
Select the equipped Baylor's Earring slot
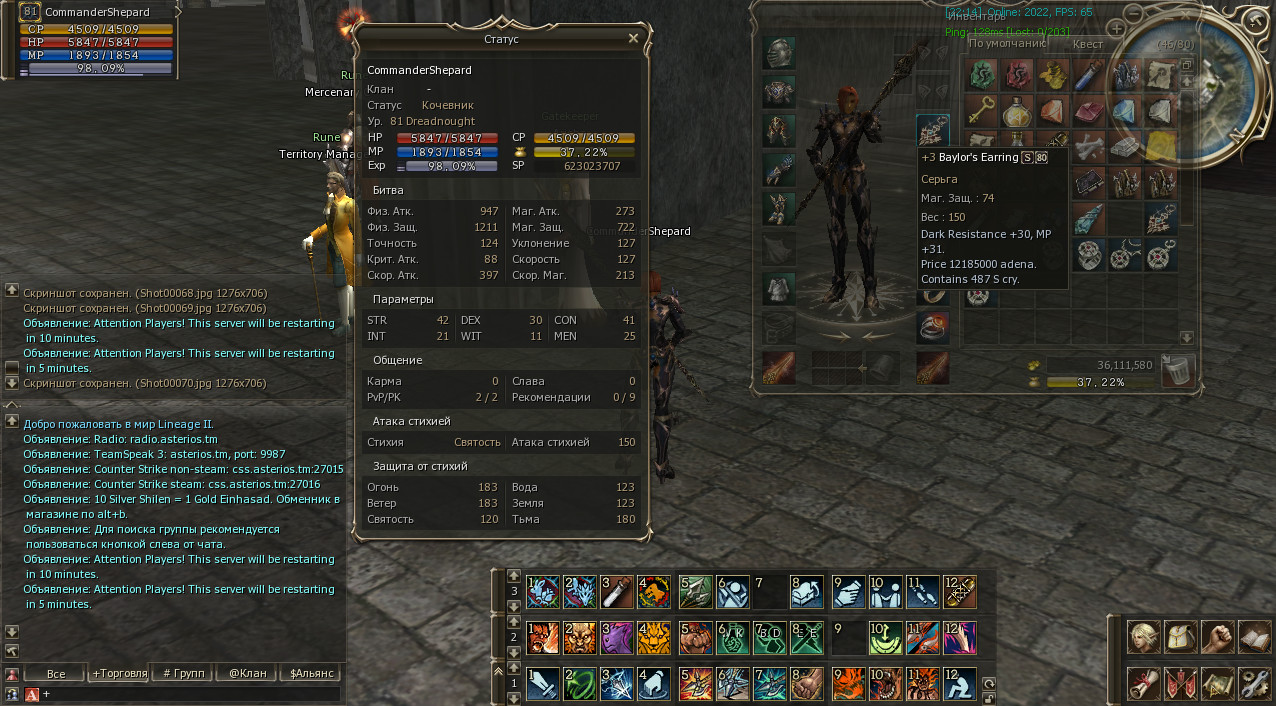(932, 130)
